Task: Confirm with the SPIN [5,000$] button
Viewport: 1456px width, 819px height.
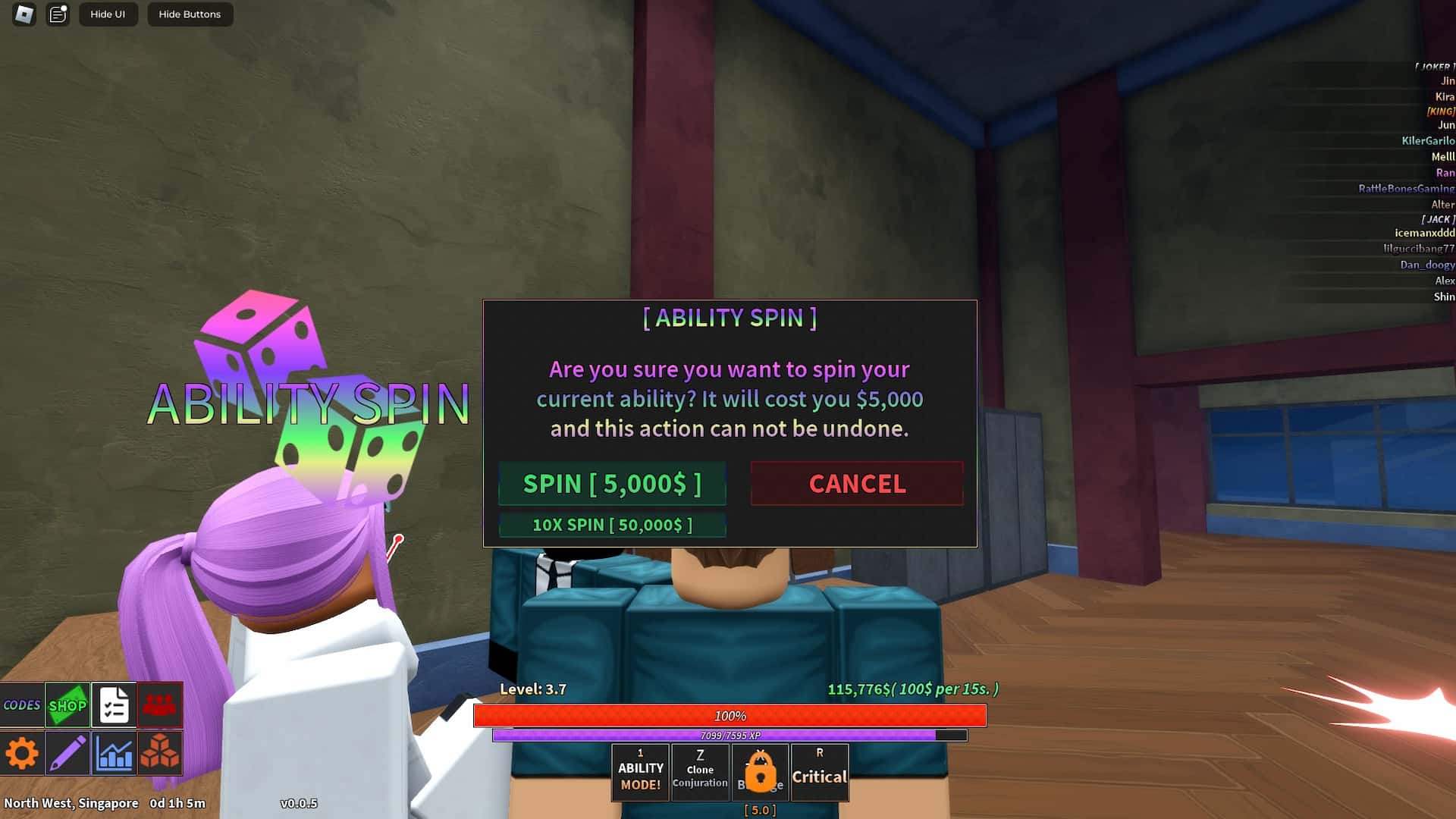Action: [612, 483]
